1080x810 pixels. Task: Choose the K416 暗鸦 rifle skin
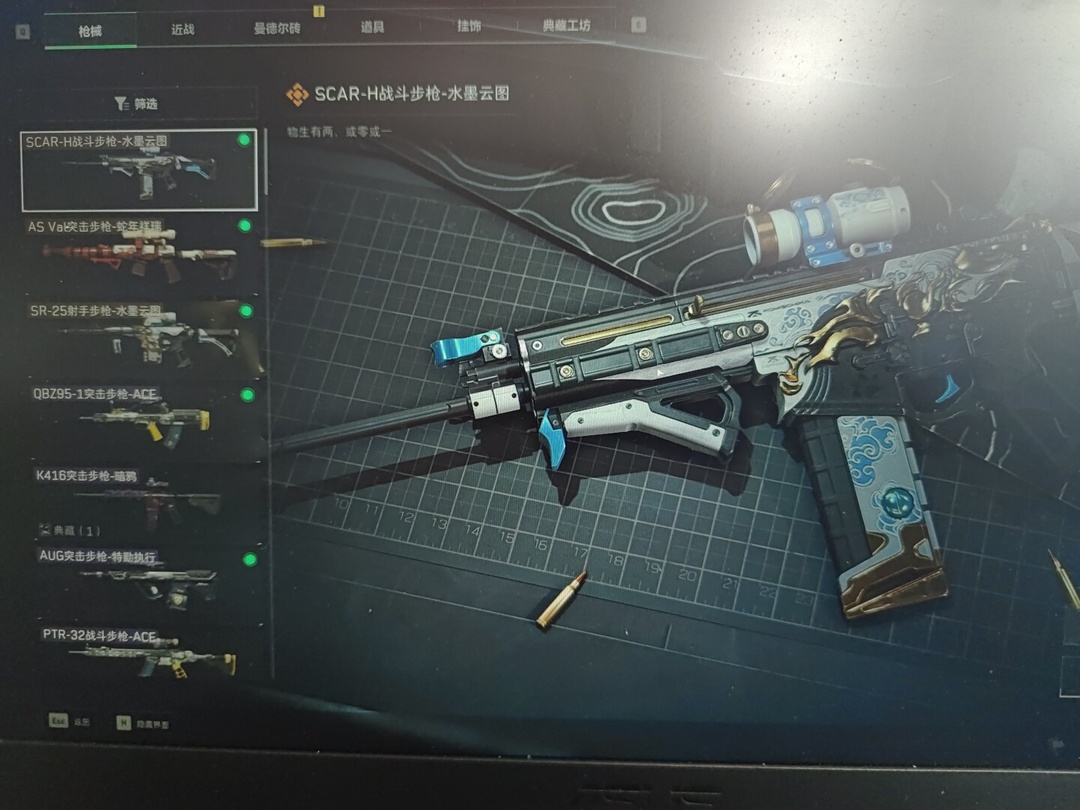[x=139, y=494]
